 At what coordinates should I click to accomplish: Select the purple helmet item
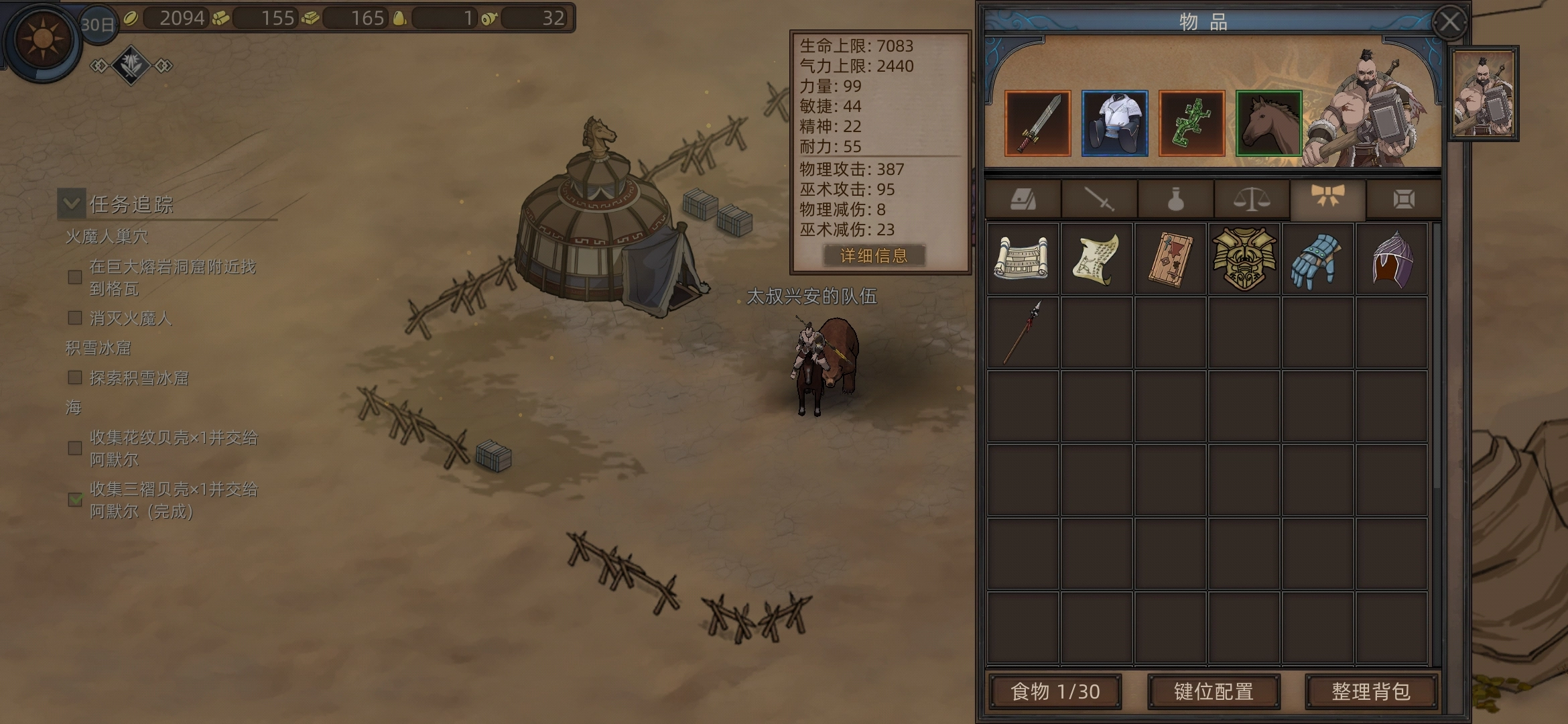pyautogui.click(x=1392, y=259)
